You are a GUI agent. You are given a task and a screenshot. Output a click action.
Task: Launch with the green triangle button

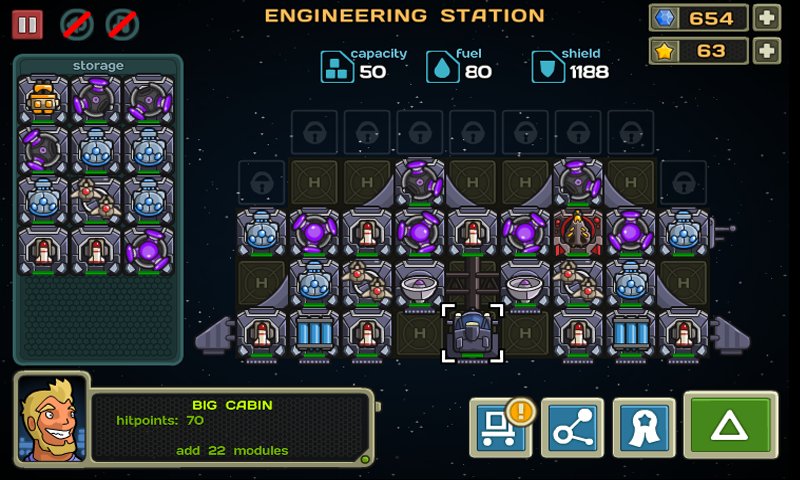[730, 427]
